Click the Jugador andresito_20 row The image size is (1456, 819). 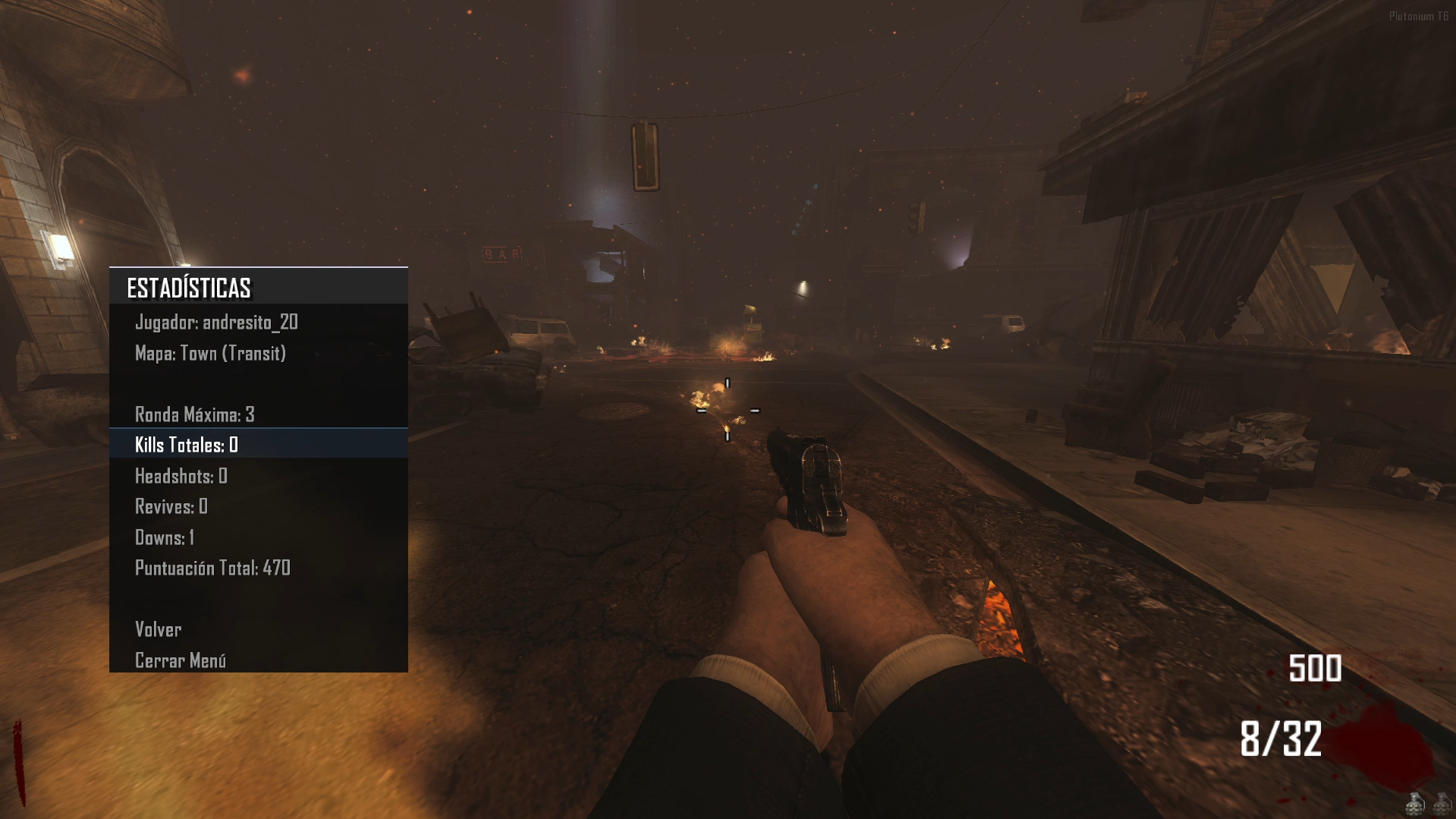pos(216,323)
